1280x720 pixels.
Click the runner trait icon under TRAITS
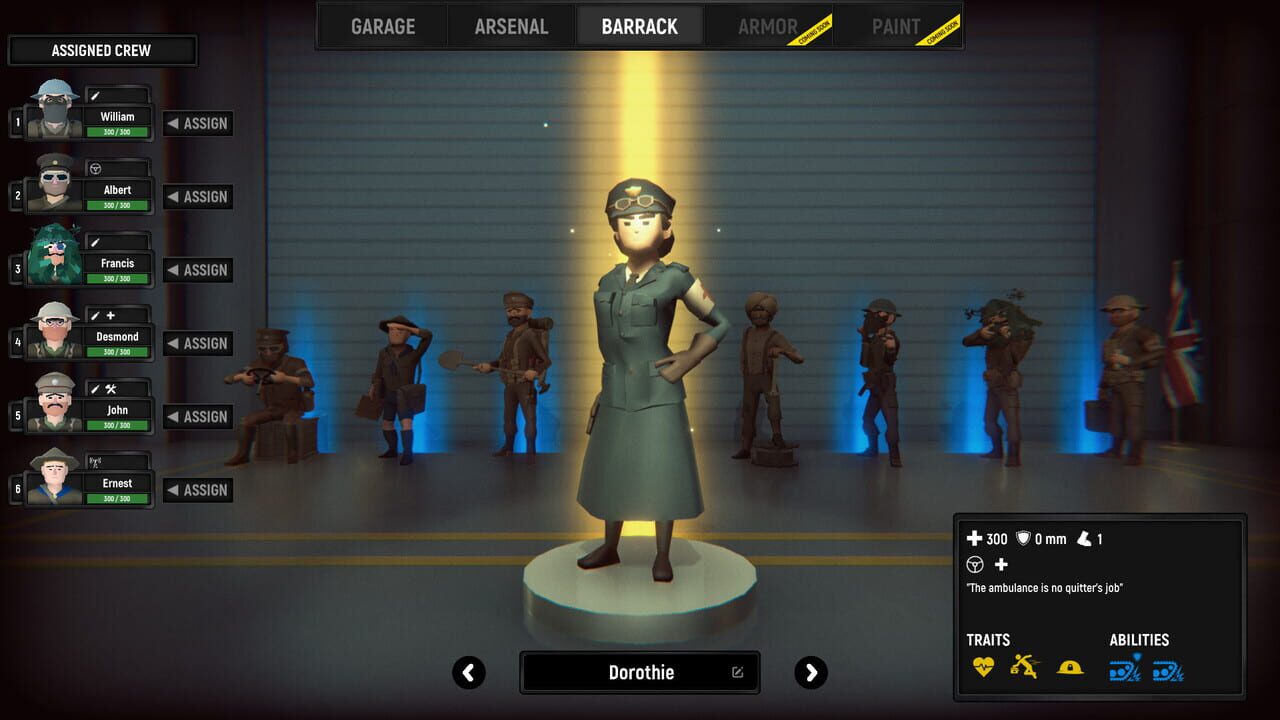coord(1025,667)
